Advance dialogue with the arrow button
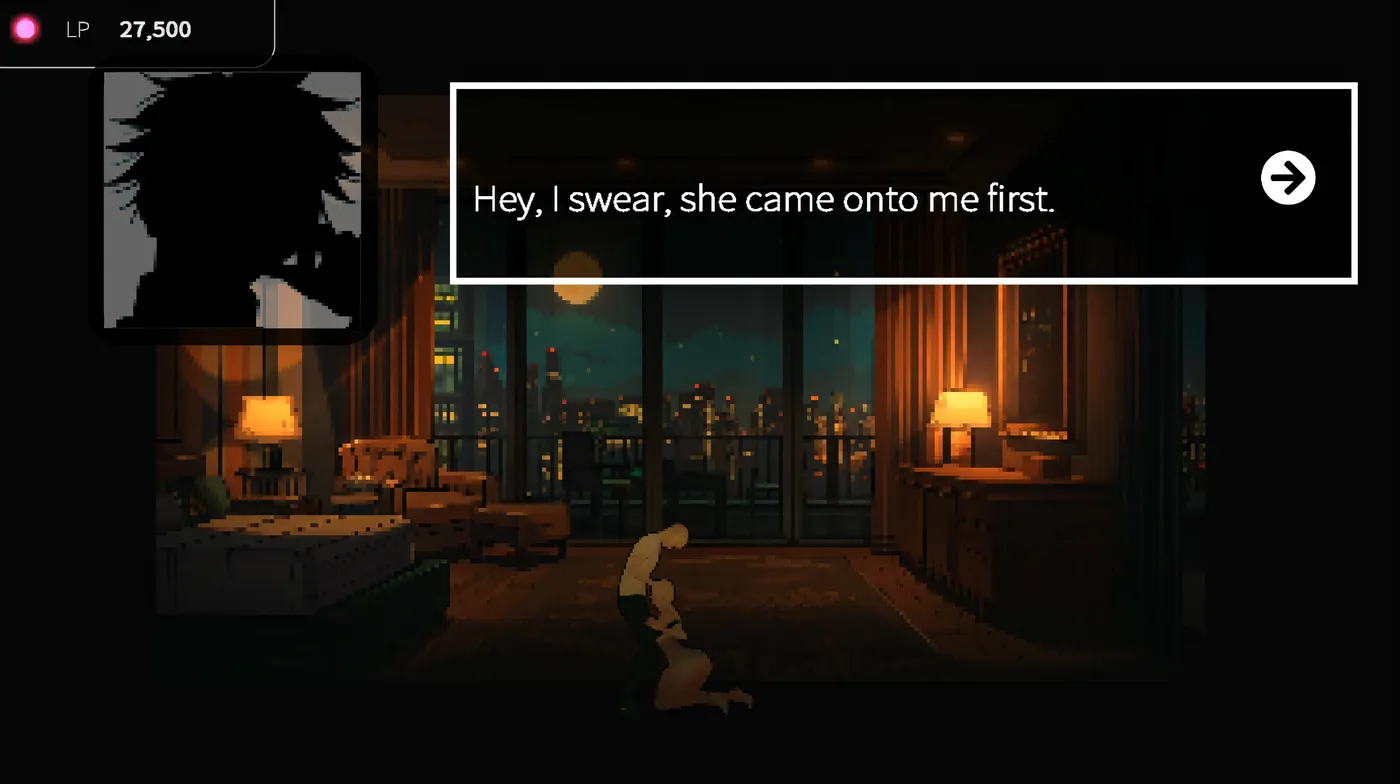Screen dimensions: 1400x784 click(x=1288, y=178)
